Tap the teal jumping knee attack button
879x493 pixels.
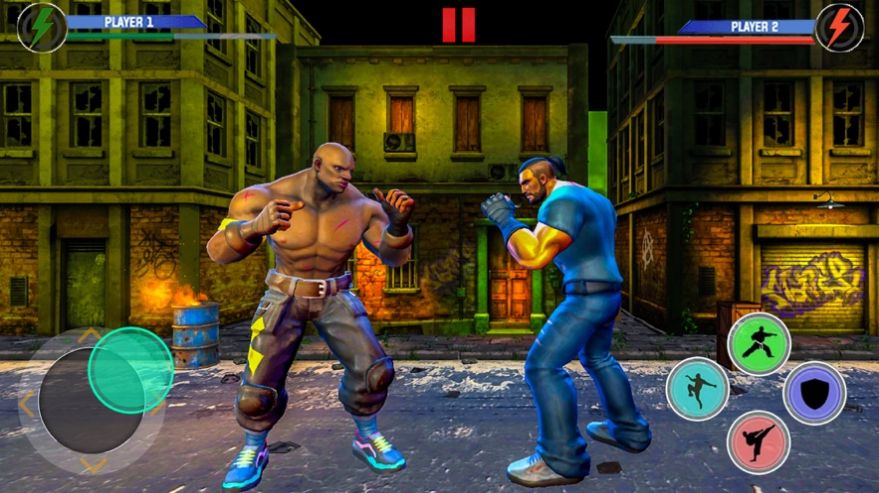(697, 388)
